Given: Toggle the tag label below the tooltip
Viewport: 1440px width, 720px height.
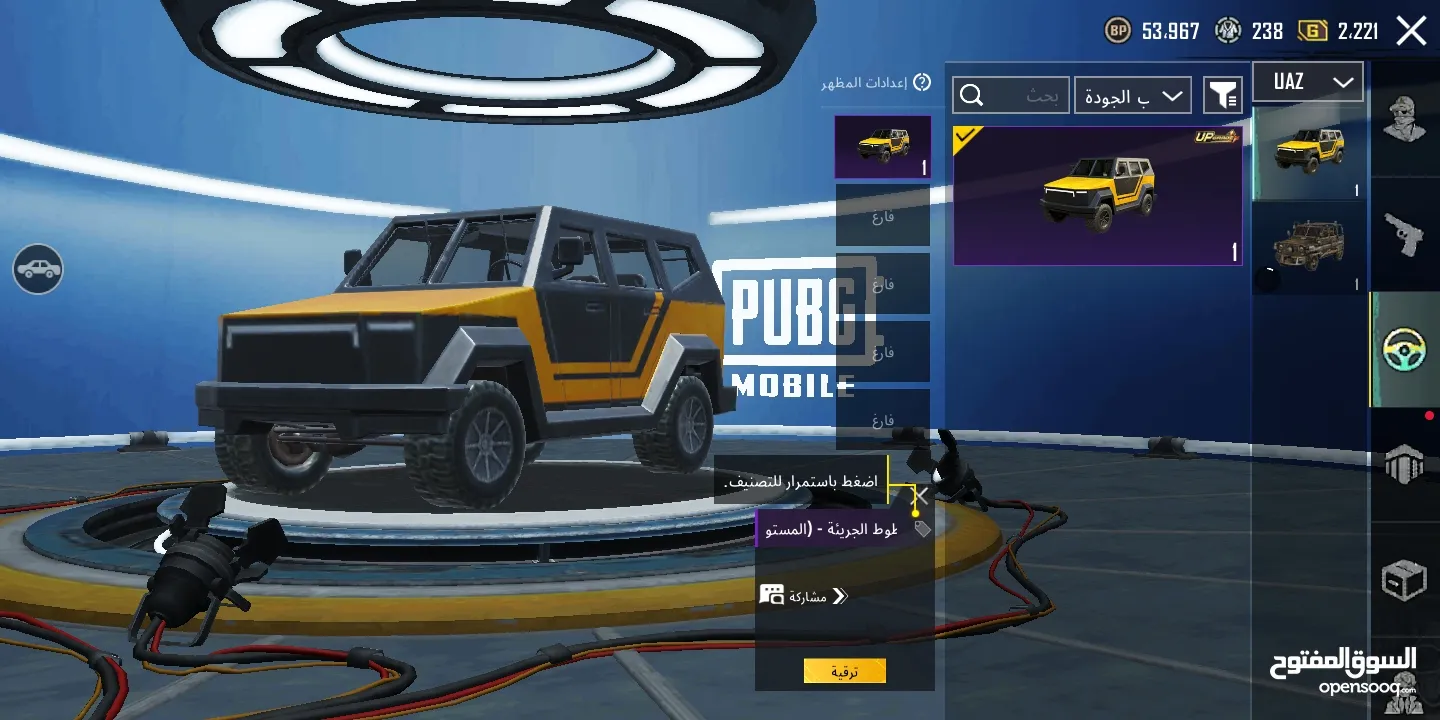Looking at the screenshot, I should (x=921, y=528).
